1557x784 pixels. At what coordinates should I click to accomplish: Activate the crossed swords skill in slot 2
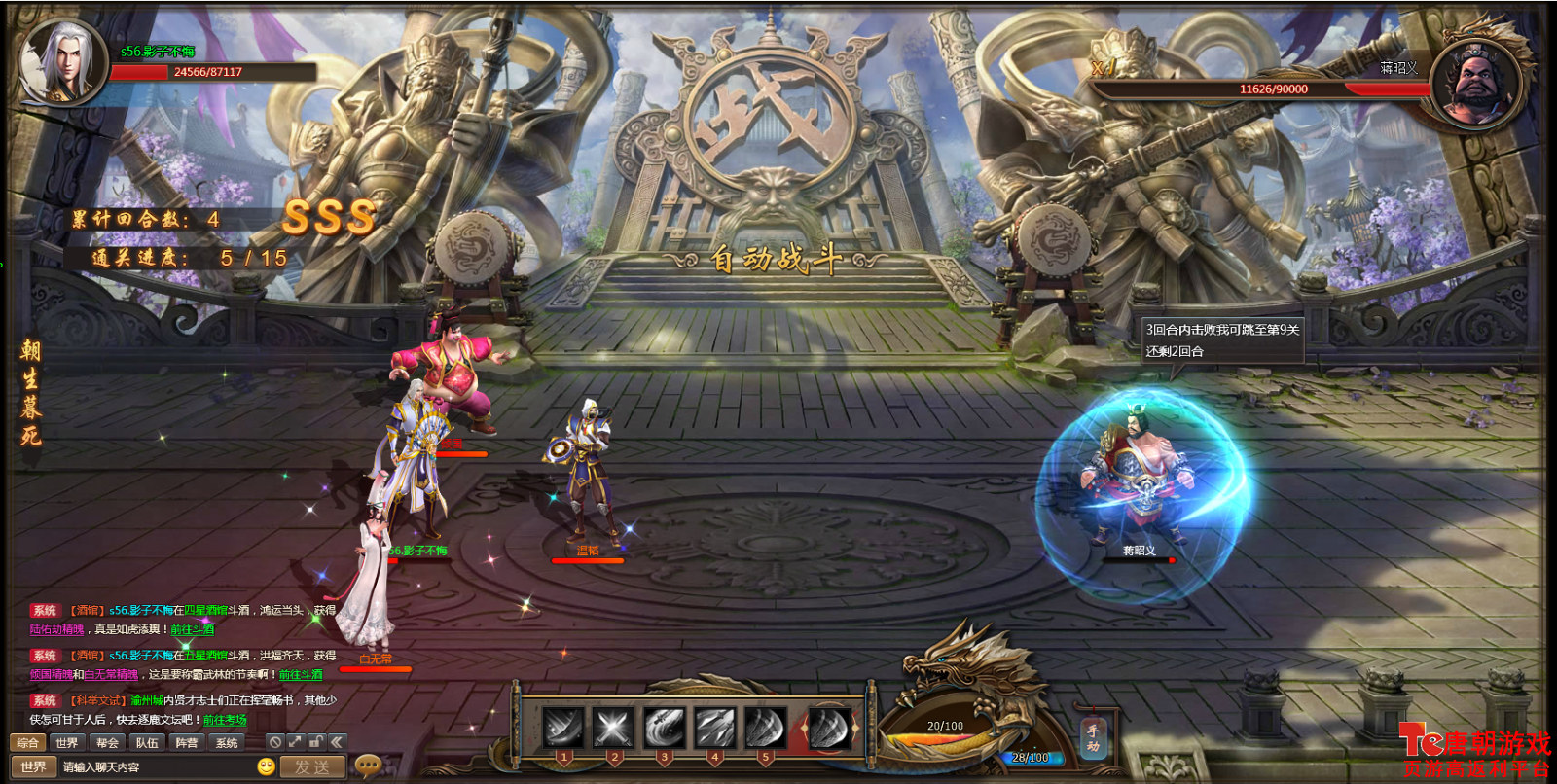pos(613,727)
